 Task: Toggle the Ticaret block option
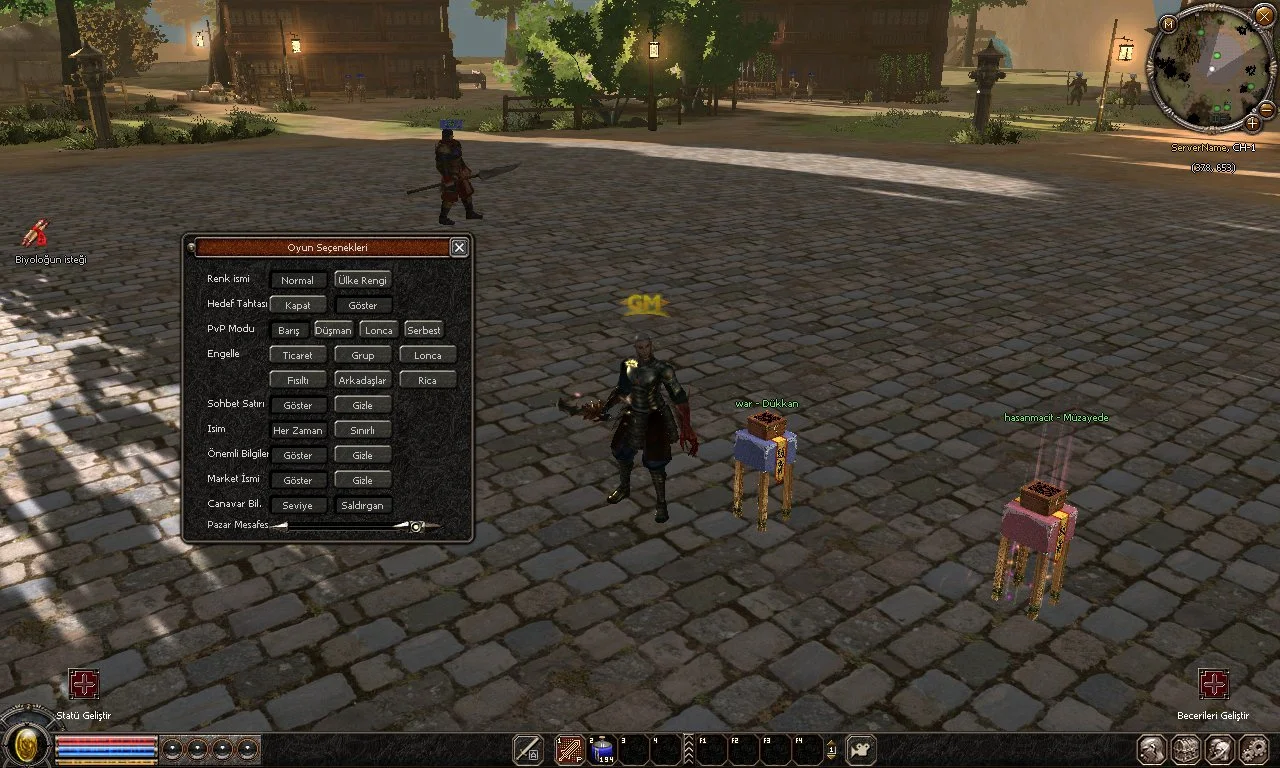coord(297,356)
